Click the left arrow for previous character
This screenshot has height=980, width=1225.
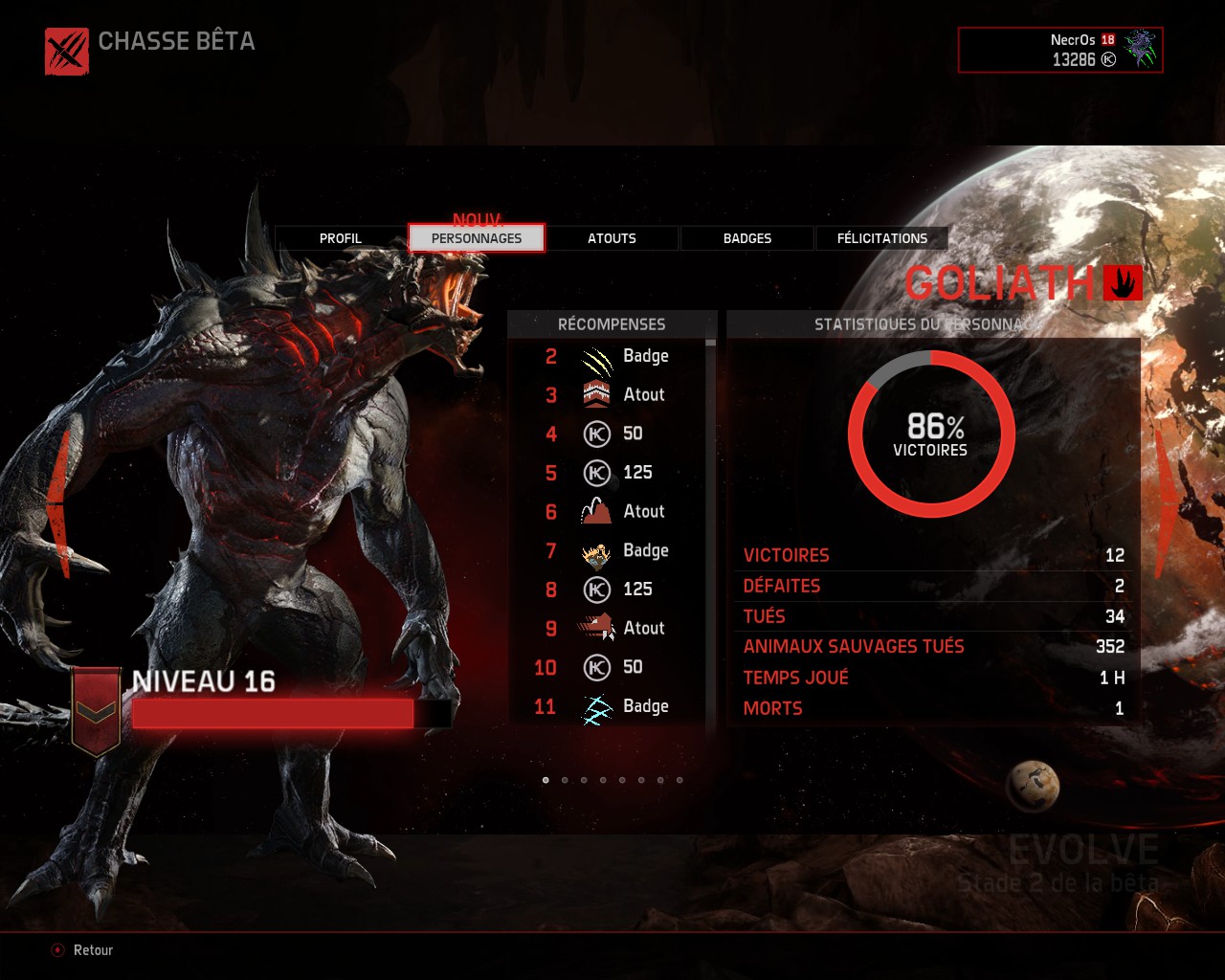click(59, 502)
